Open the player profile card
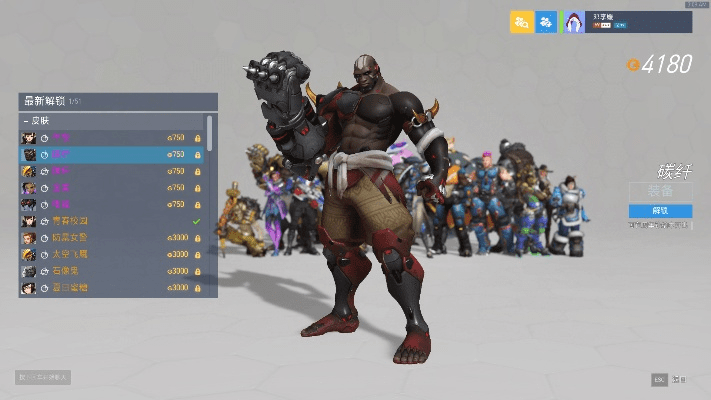Image resolution: width=711 pixels, height=400 pixels. (627, 22)
